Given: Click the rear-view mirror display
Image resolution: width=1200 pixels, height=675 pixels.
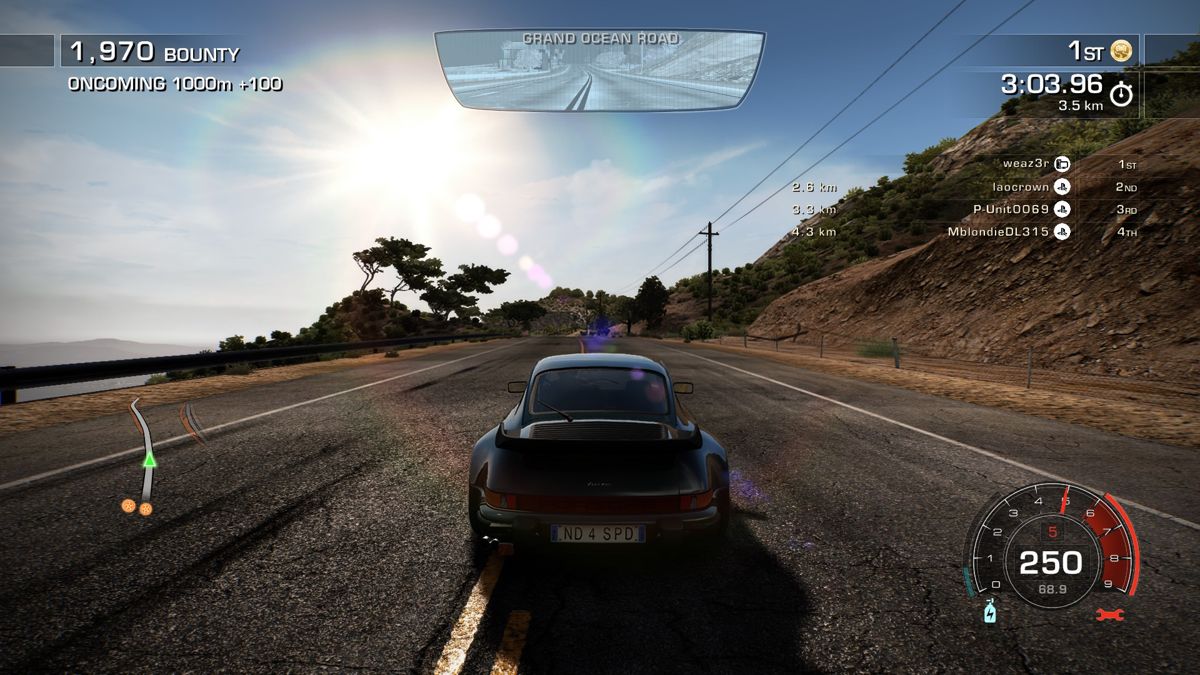Looking at the screenshot, I should 600,68.
